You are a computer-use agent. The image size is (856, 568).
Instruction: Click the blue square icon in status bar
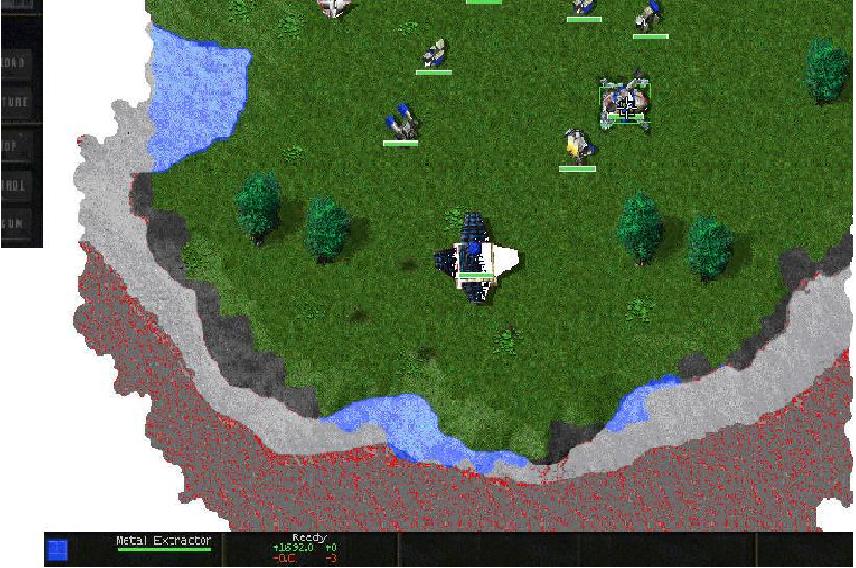click(x=58, y=550)
